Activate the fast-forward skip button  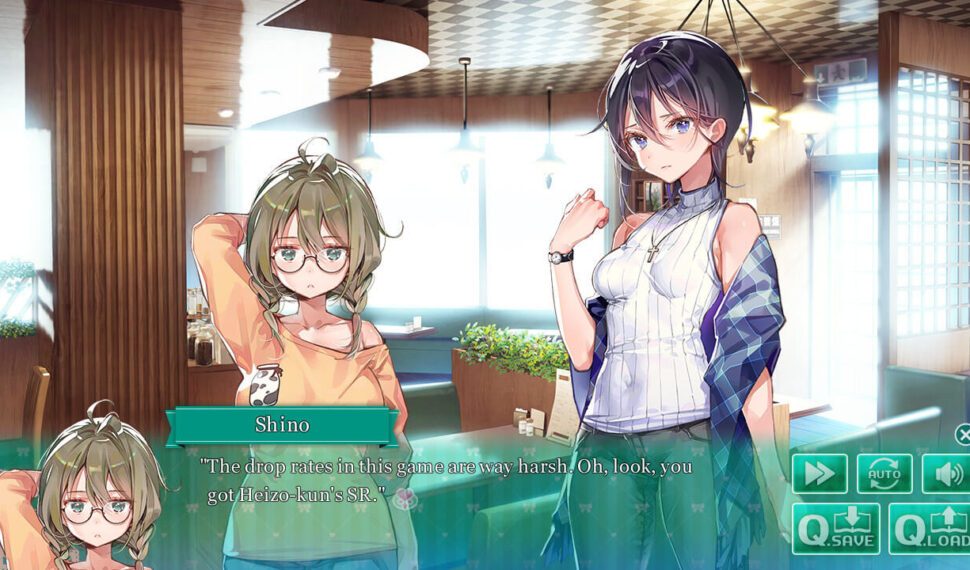(x=820, y=473)
